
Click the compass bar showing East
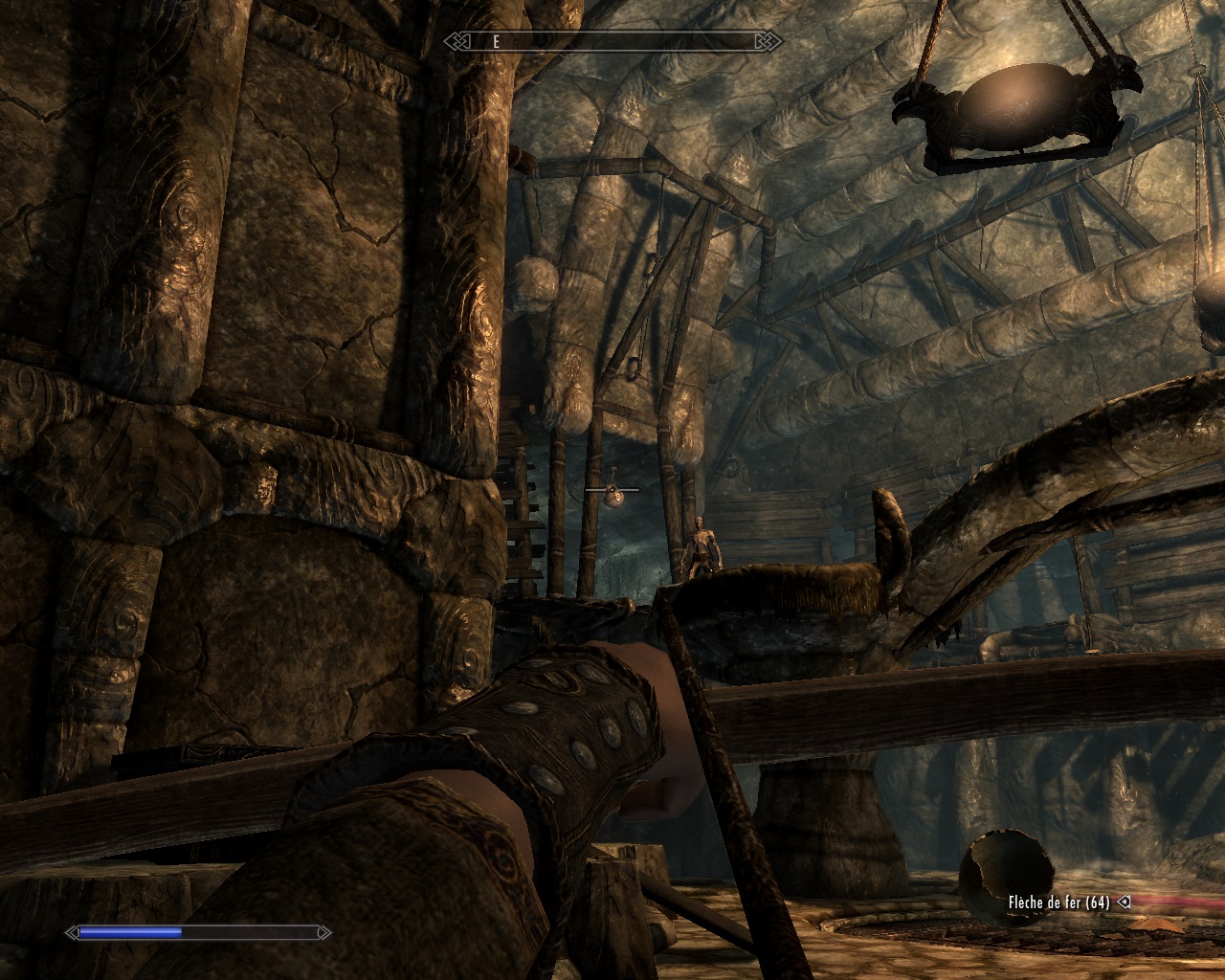point(612,42)
